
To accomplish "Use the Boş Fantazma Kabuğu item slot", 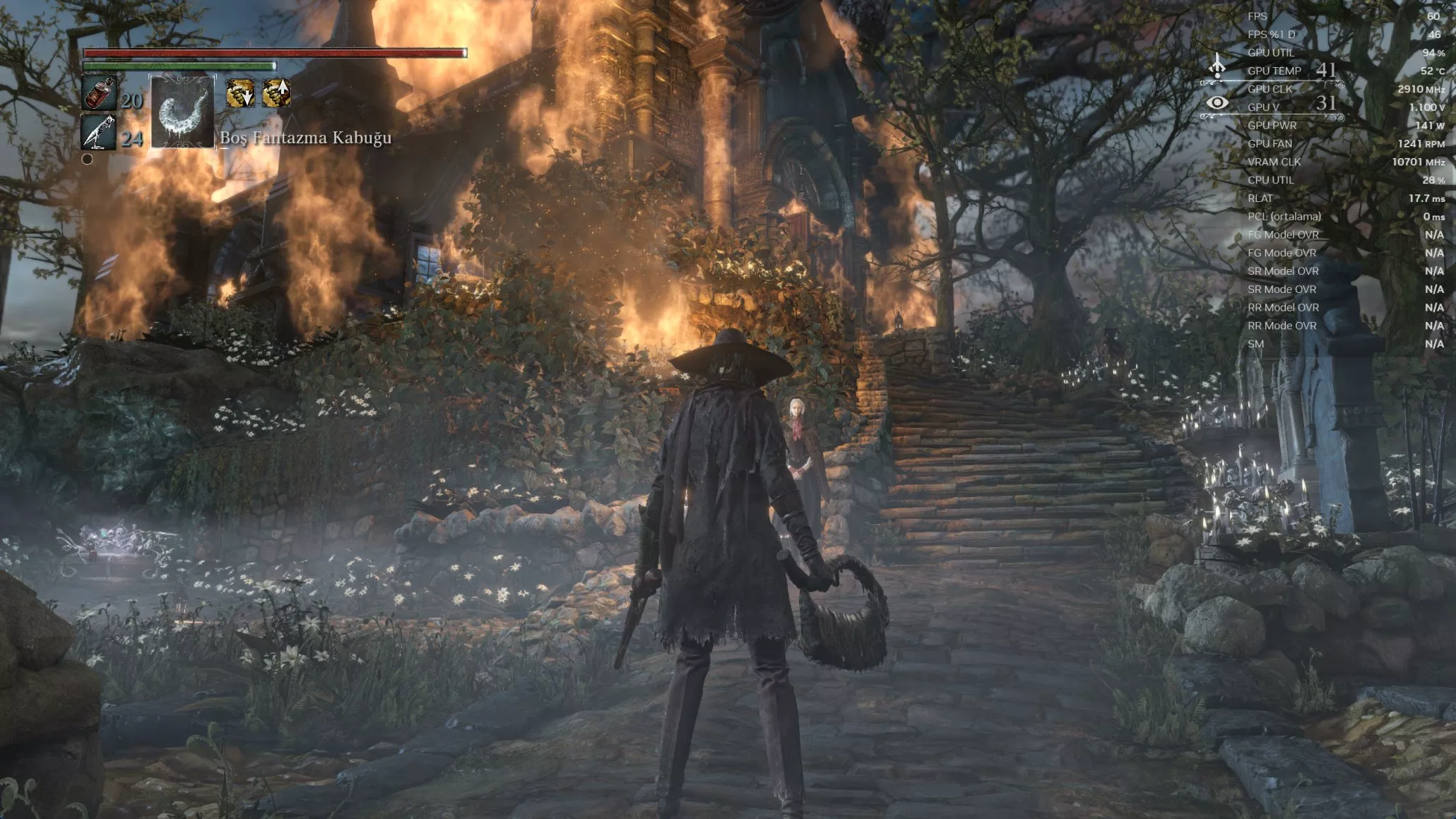I will coord(182,112).
